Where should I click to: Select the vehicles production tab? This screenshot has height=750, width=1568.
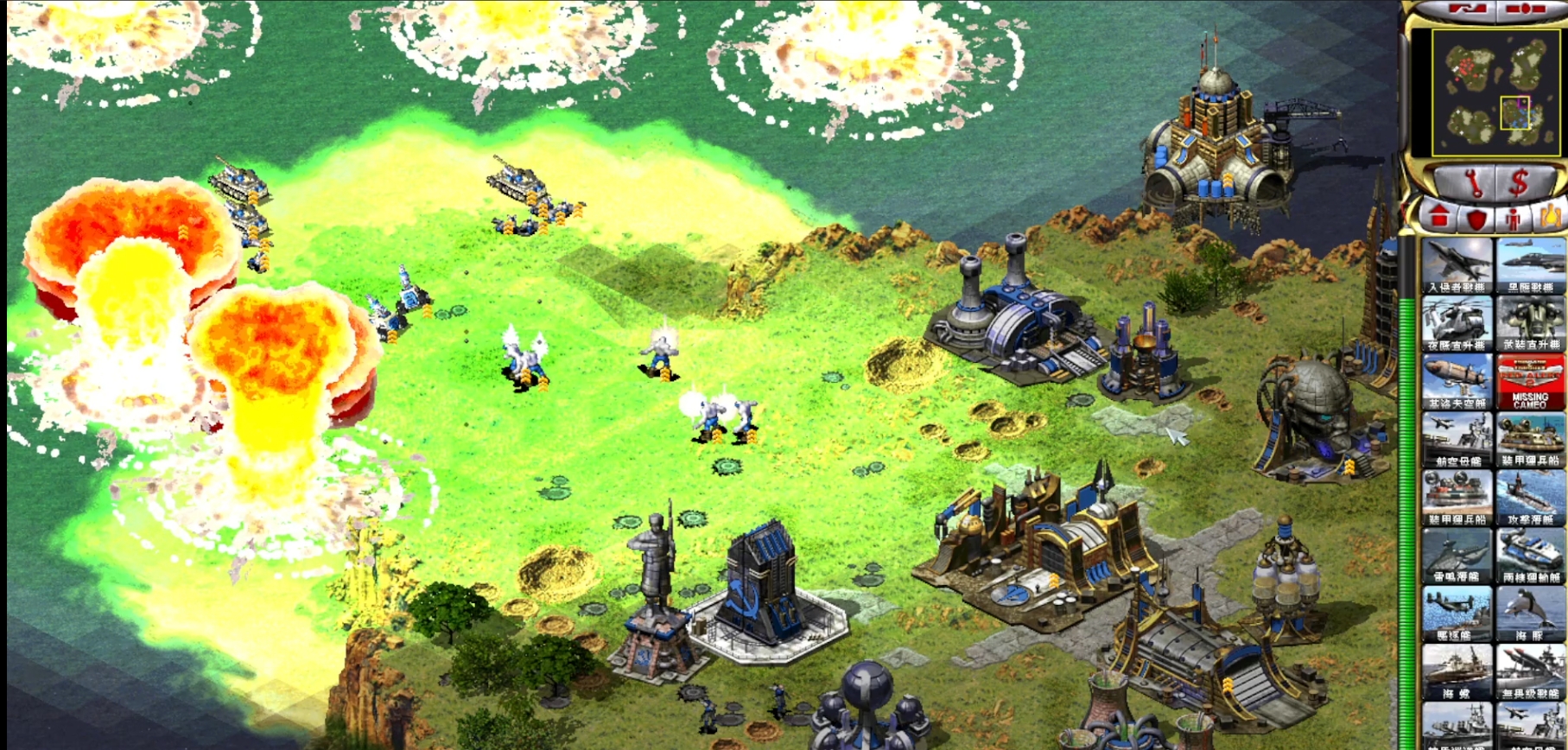1550,216
